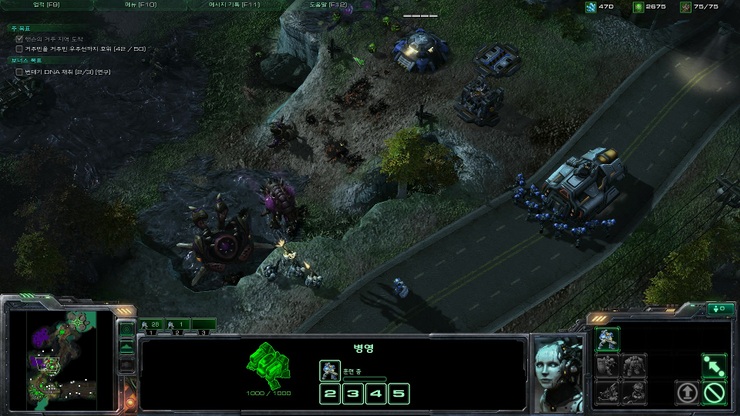Click production queue slot 2

[329, 393]
